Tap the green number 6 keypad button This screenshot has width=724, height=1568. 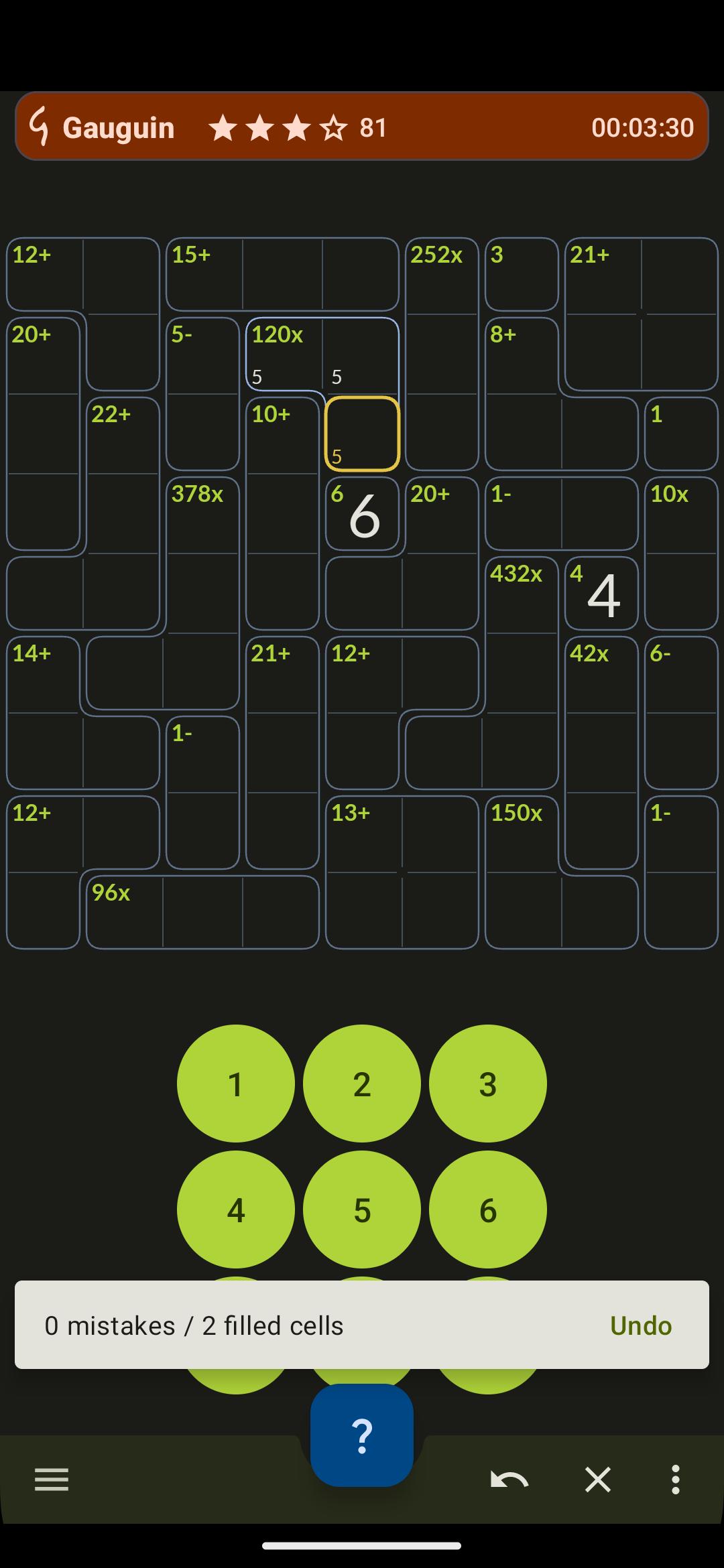coord(487,1210)
